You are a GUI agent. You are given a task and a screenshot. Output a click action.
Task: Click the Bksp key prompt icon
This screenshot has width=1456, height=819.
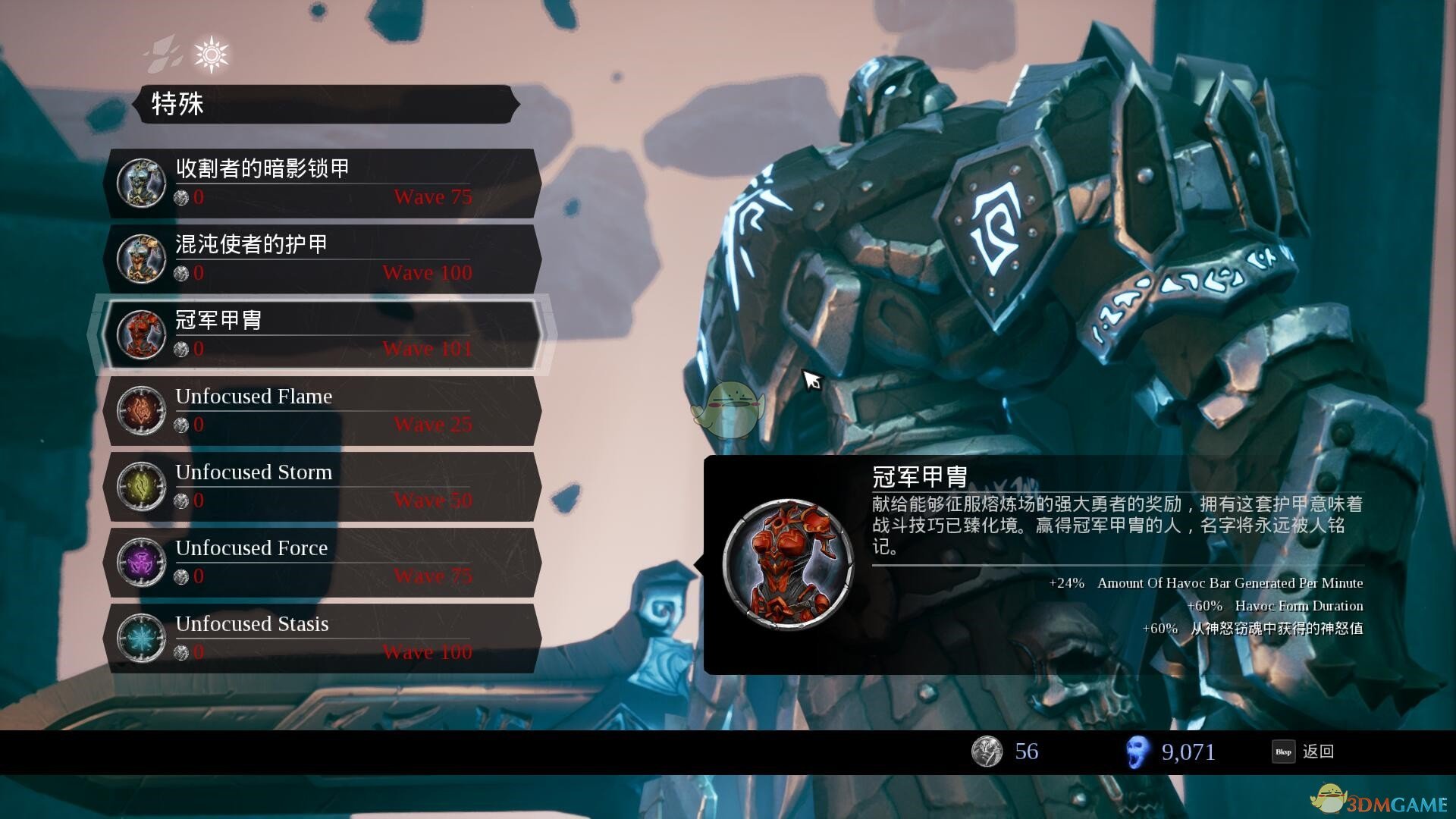pos(1284,752)
